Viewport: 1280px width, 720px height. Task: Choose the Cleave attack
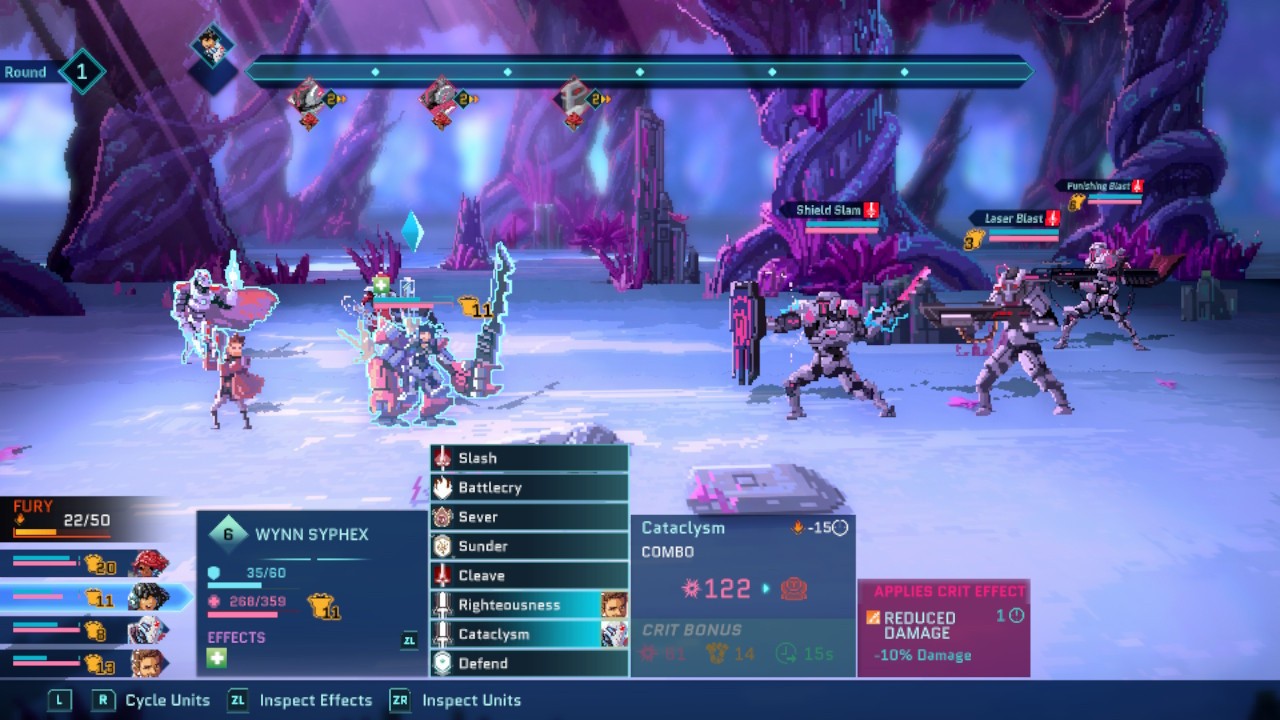tap(529, 575)
